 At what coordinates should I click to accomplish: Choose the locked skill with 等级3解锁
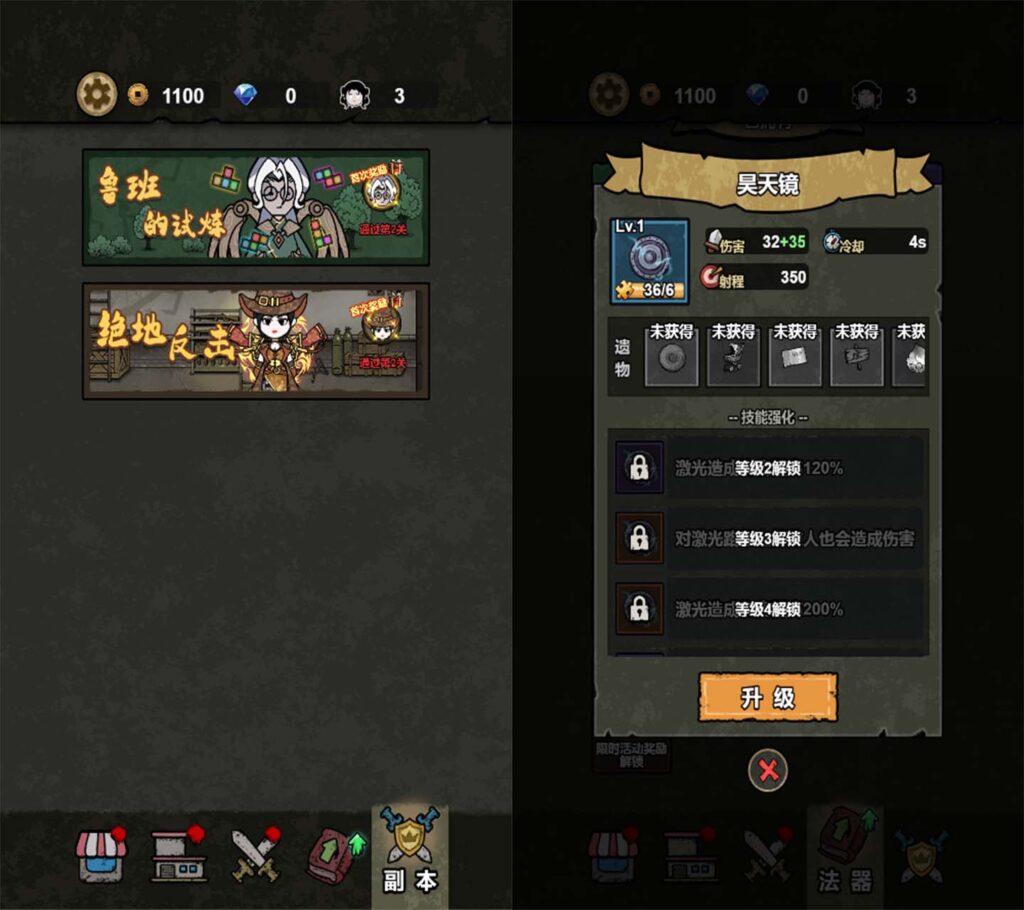pos(767,538)
